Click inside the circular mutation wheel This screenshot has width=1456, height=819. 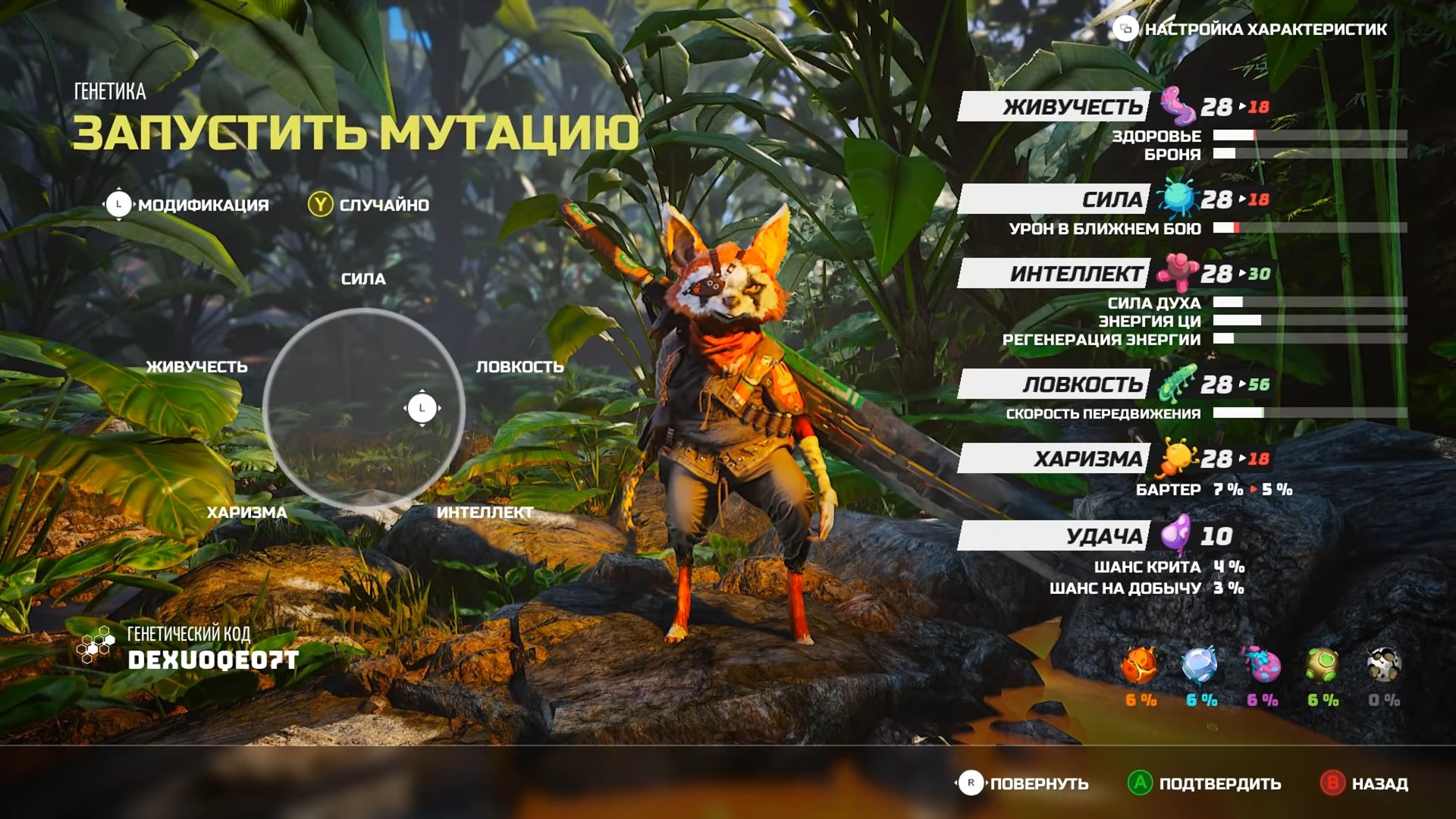364,408
